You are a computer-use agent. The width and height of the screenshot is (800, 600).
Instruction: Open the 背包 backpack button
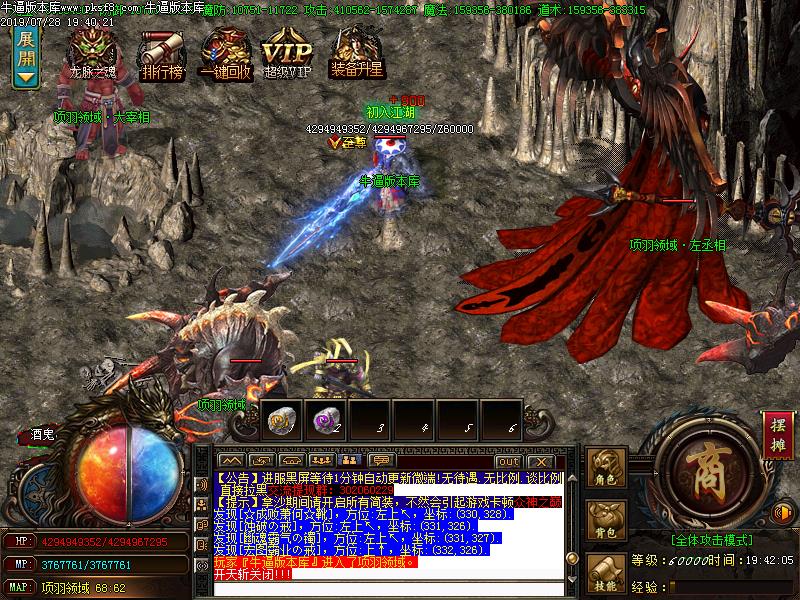click(x=607, y=520)
